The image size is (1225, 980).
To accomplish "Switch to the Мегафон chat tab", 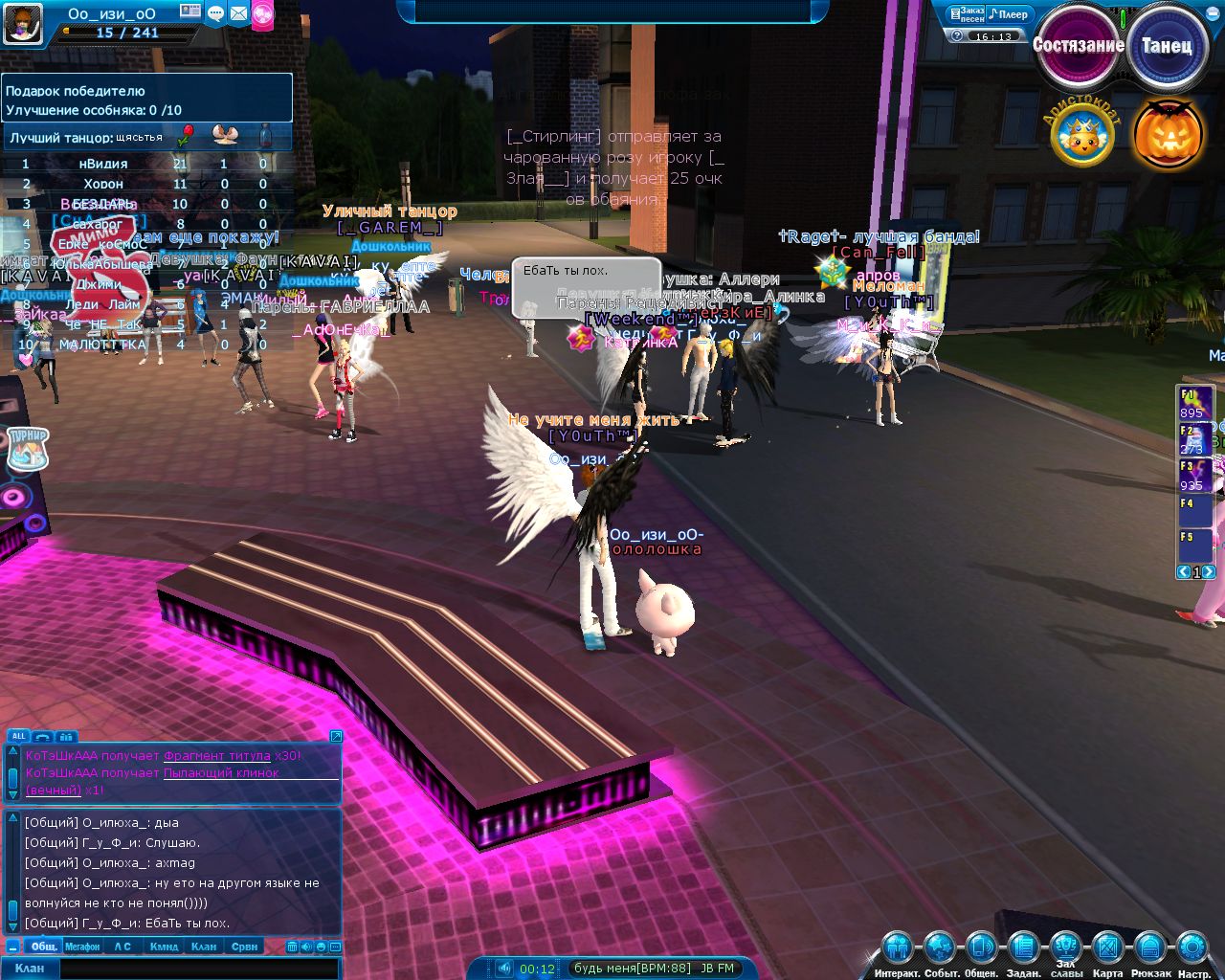I will pos(82,947).
